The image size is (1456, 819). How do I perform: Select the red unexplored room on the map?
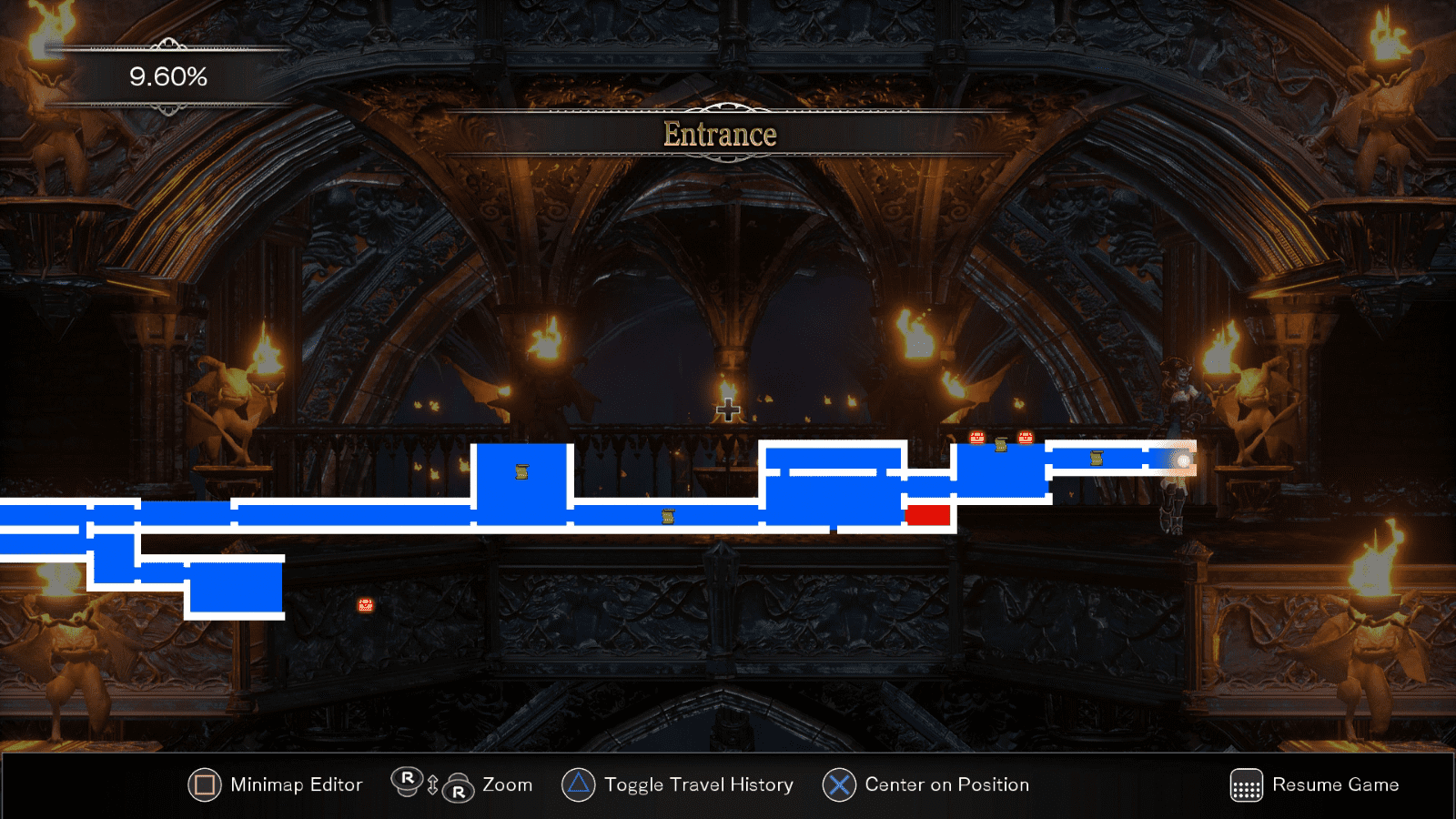tap(927, 515)
